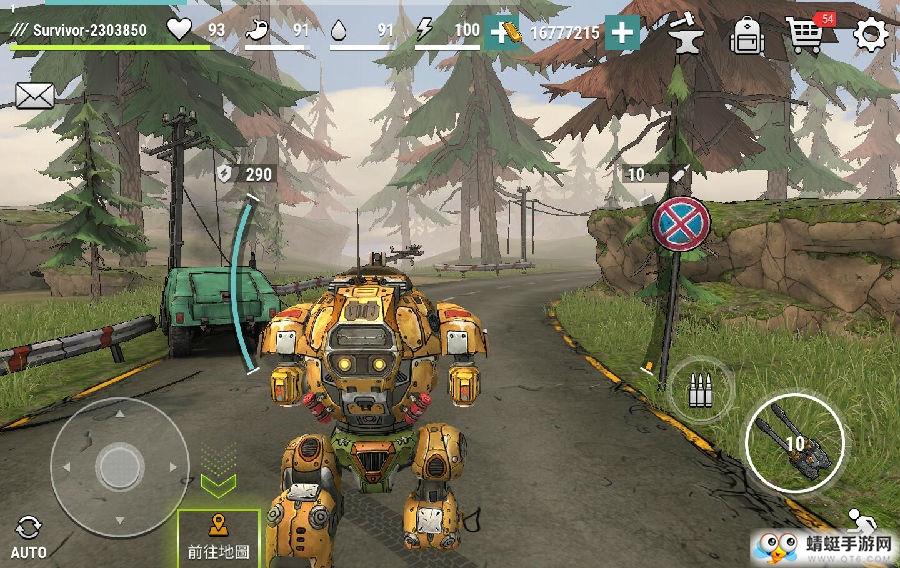
Task: Tap the energy refill plus icon
Action: (502, 32)
